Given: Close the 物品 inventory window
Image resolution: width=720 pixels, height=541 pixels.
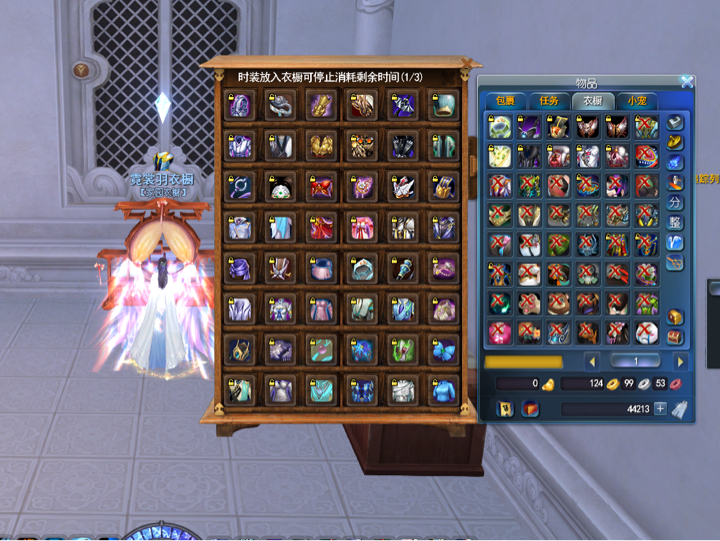Looking at the screenshot, I should (x=687, y=82).
